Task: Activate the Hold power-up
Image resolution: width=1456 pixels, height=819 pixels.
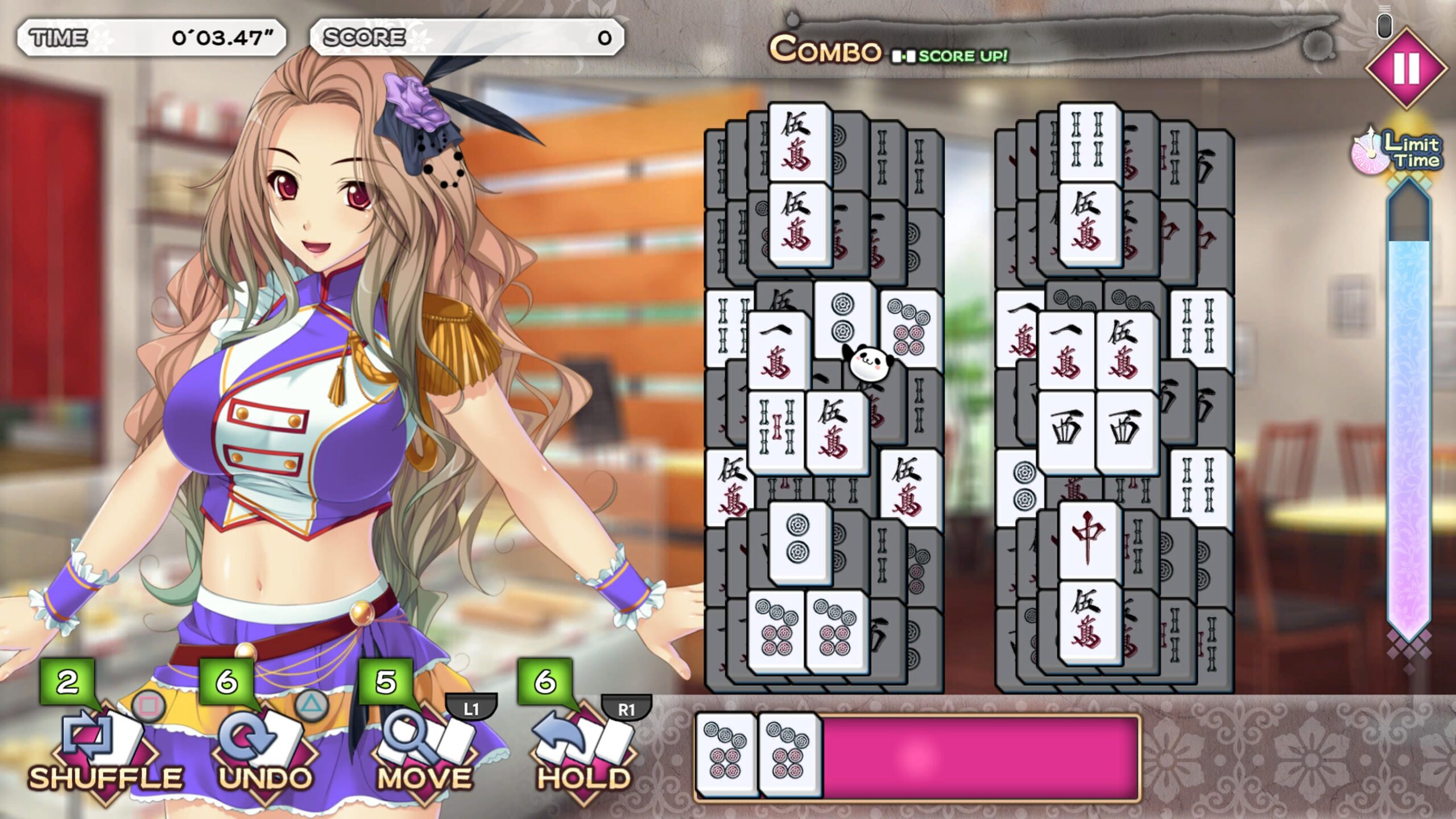Action: pos(583,745)
